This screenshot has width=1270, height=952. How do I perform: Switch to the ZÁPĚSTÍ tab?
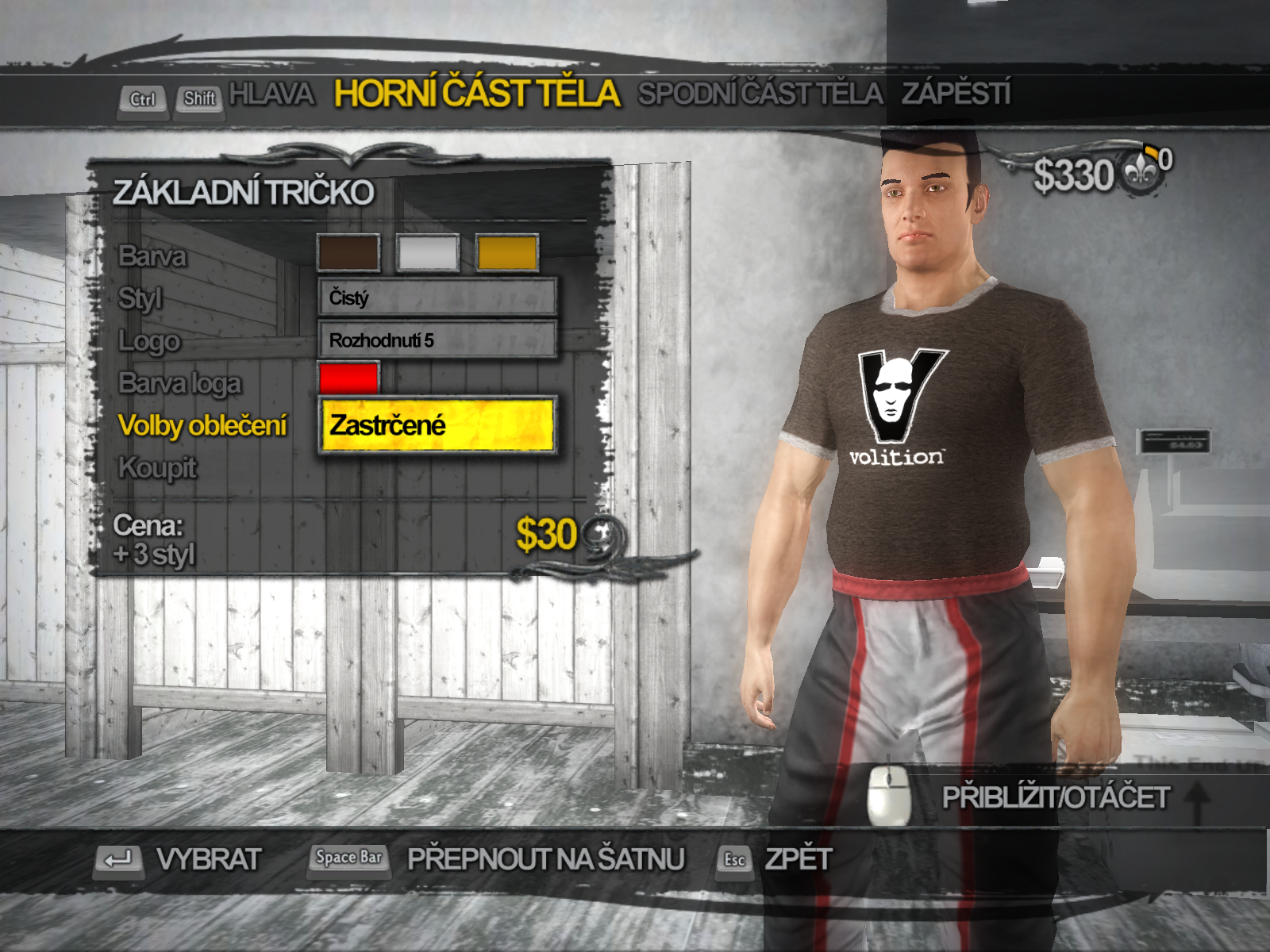[x=956, y=94]
